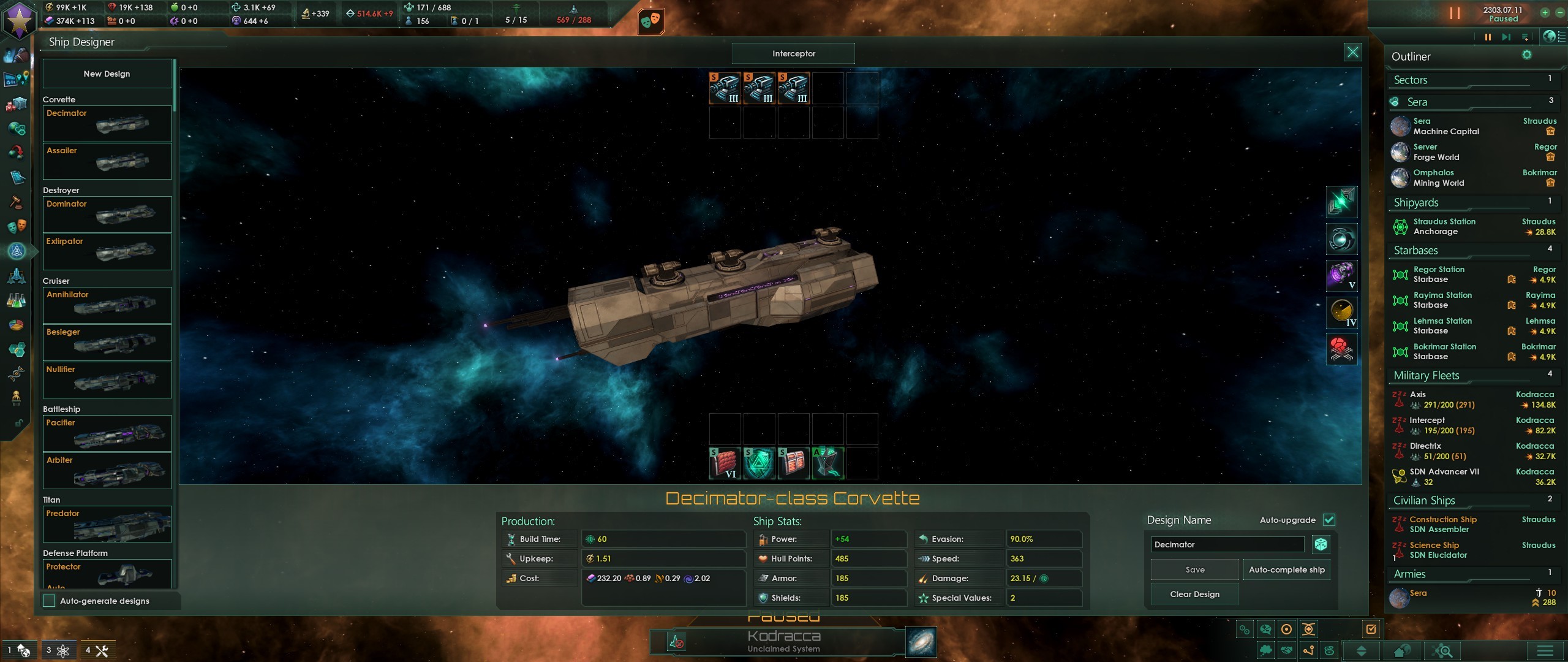
Task: Select the Pacifier battleship design
Action: point(107,433)
